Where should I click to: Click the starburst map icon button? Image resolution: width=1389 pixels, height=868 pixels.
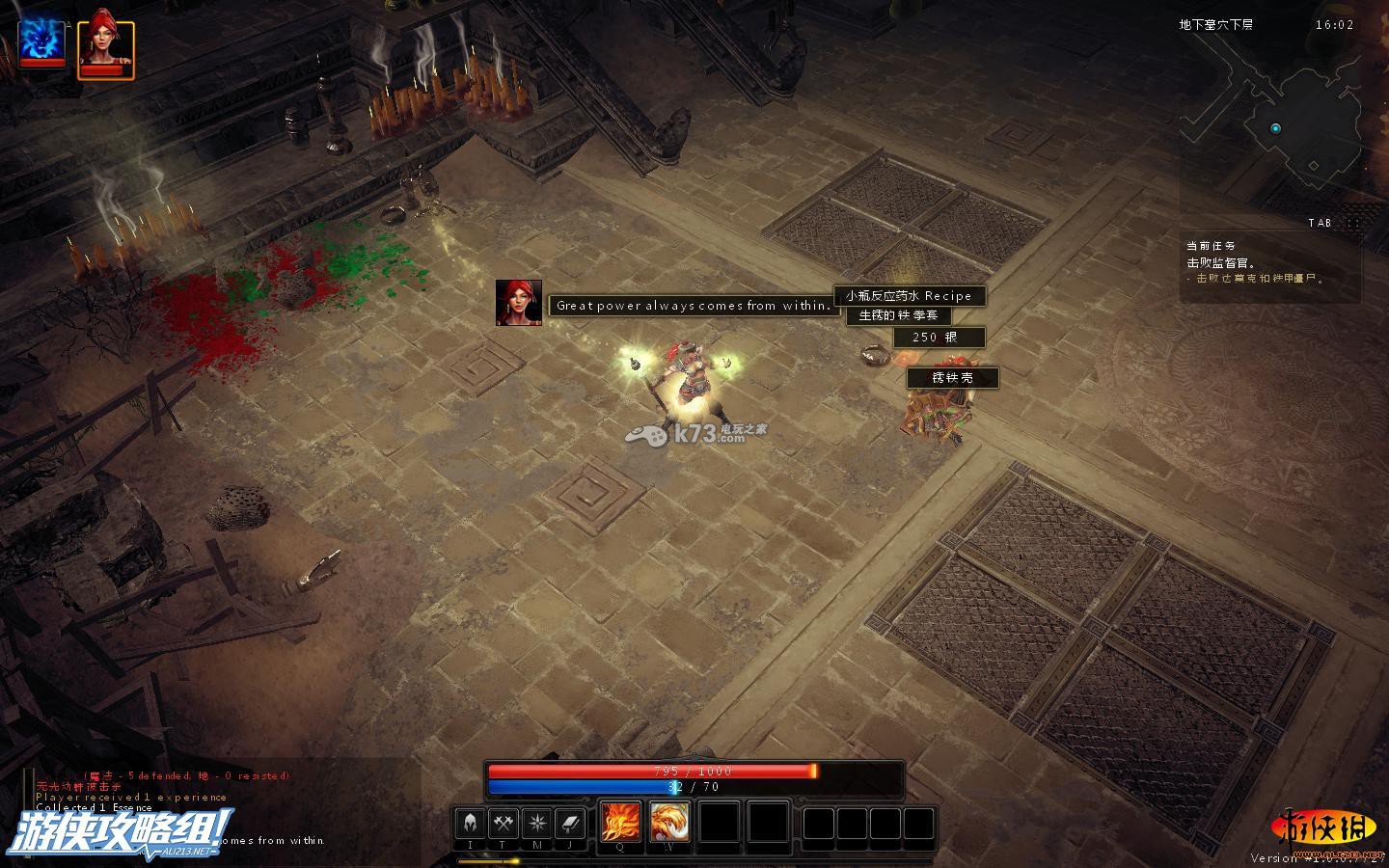[x=536, y=823]
